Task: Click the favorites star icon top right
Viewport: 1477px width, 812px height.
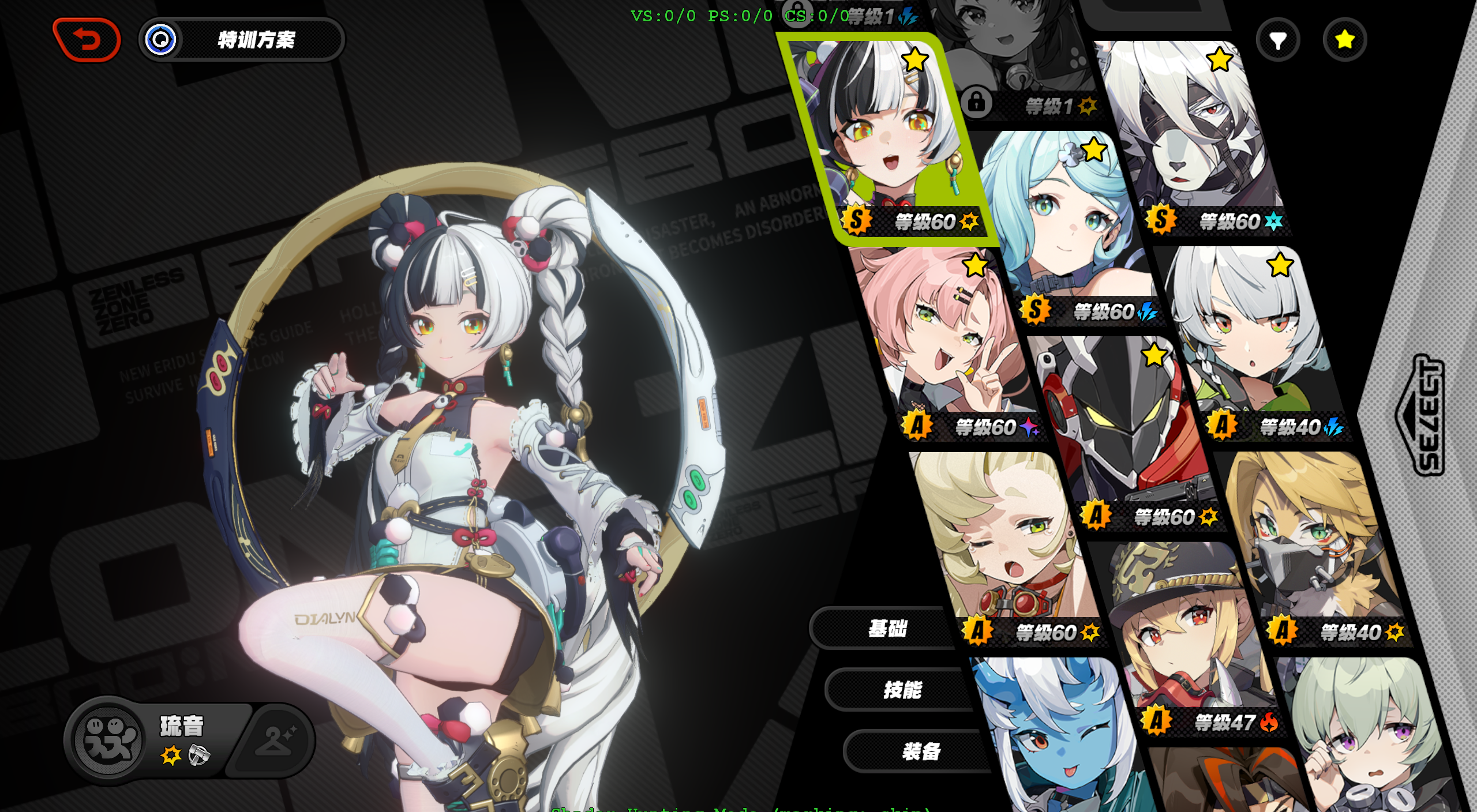Action: 1346,39
